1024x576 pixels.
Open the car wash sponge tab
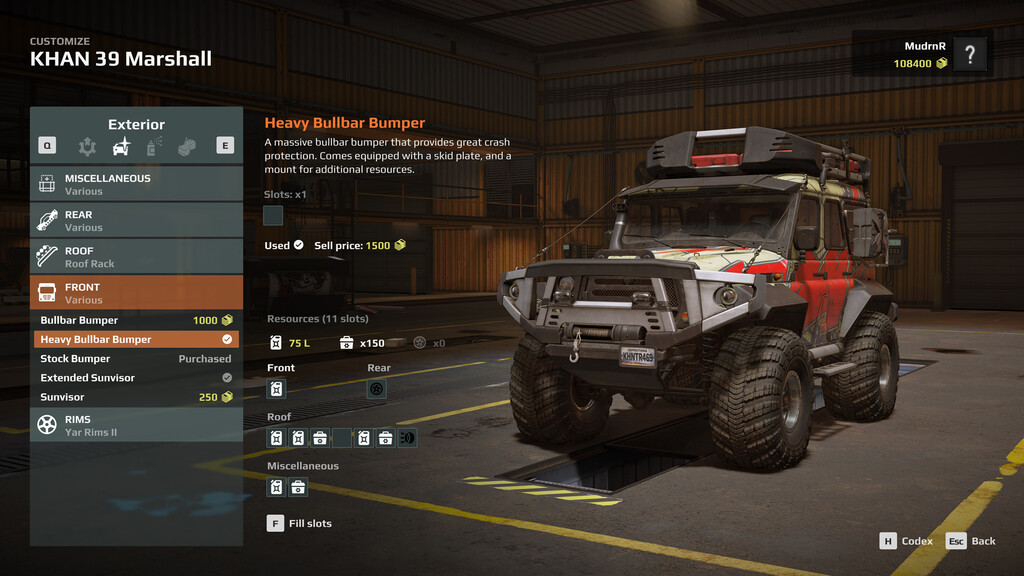[187, 147]
